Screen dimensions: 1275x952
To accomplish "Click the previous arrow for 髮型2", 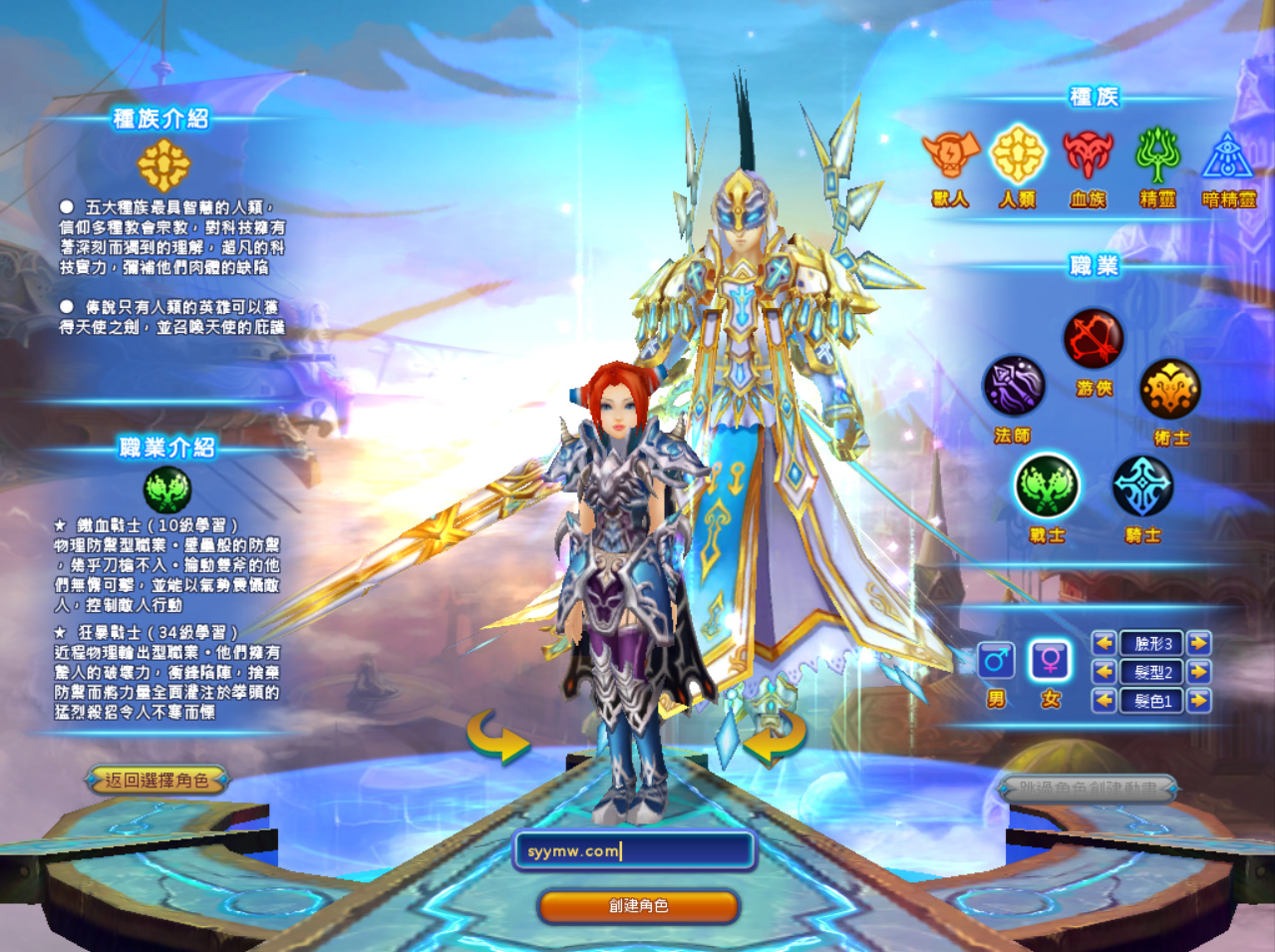I will [x=1104, y=672].
